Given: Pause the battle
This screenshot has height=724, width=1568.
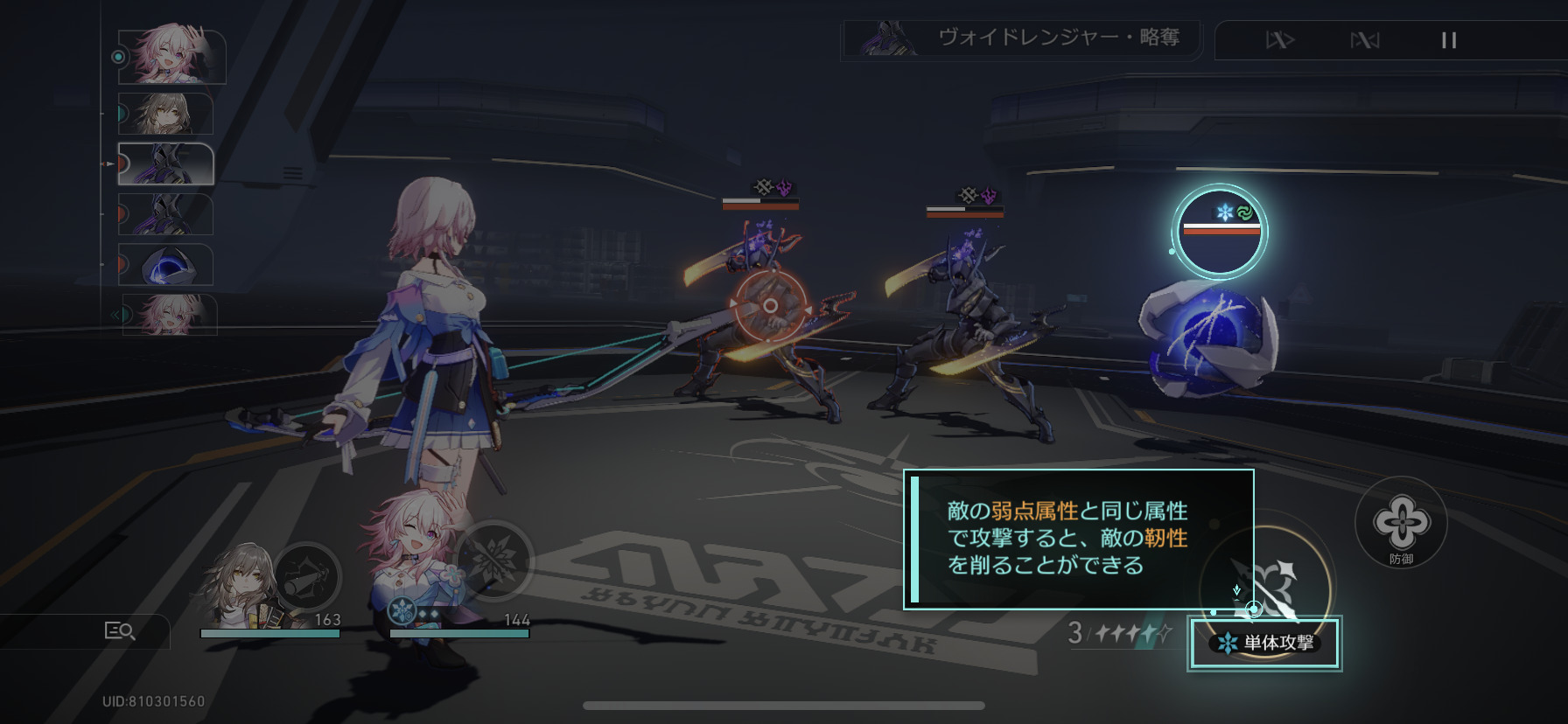Looking at the screenshot, I should [x=1449, y=40].
